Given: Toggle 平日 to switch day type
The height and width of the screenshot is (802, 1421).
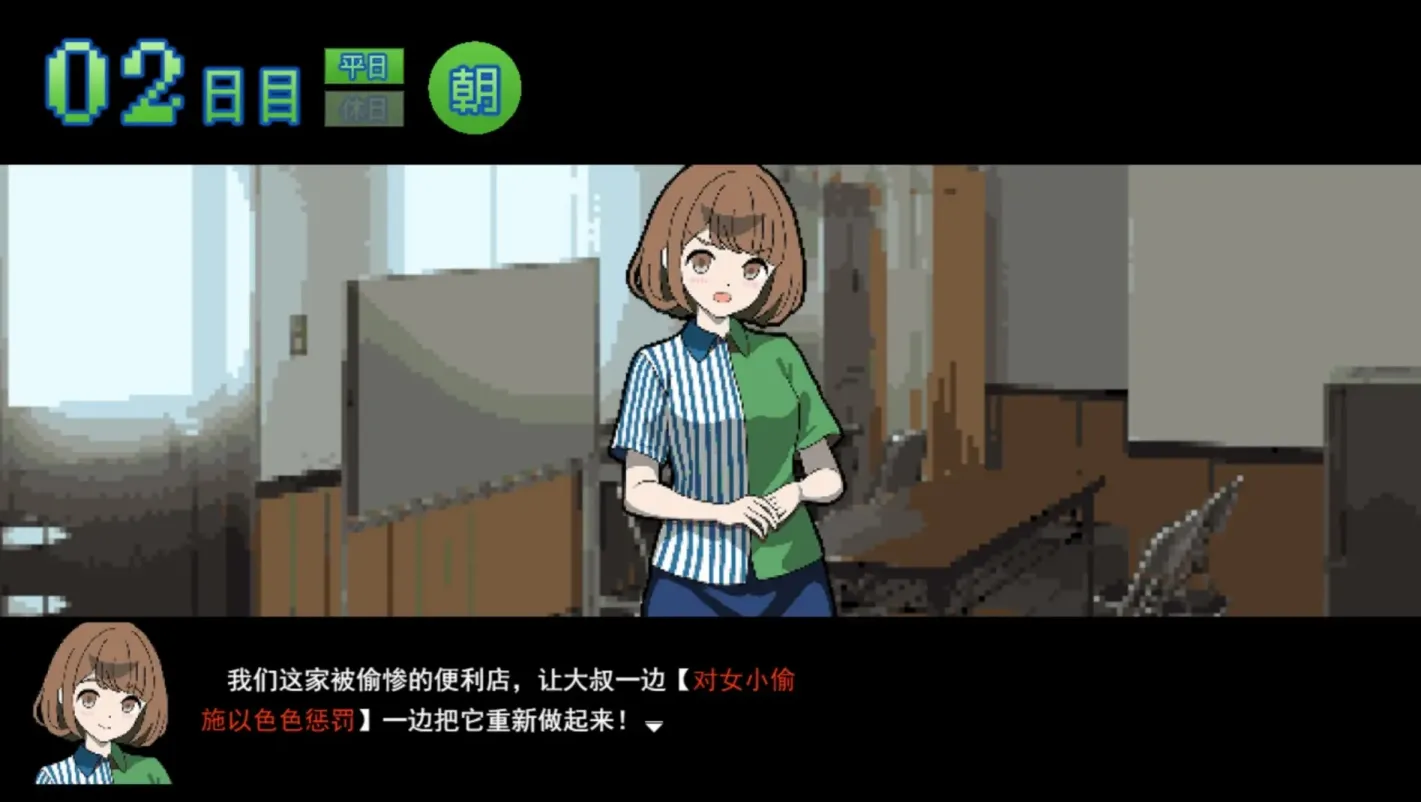Looking at the screenshot, I should [366, 67].
